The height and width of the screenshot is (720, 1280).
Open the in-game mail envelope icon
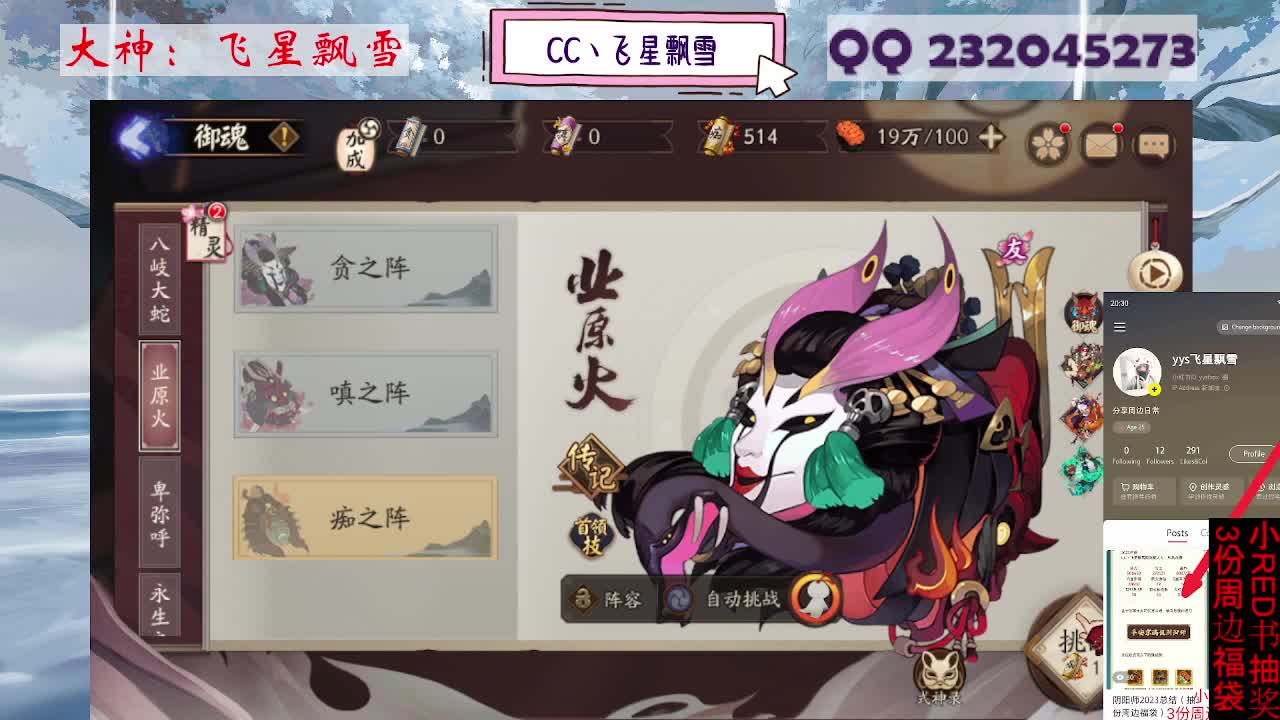(x=1101, y=143)
